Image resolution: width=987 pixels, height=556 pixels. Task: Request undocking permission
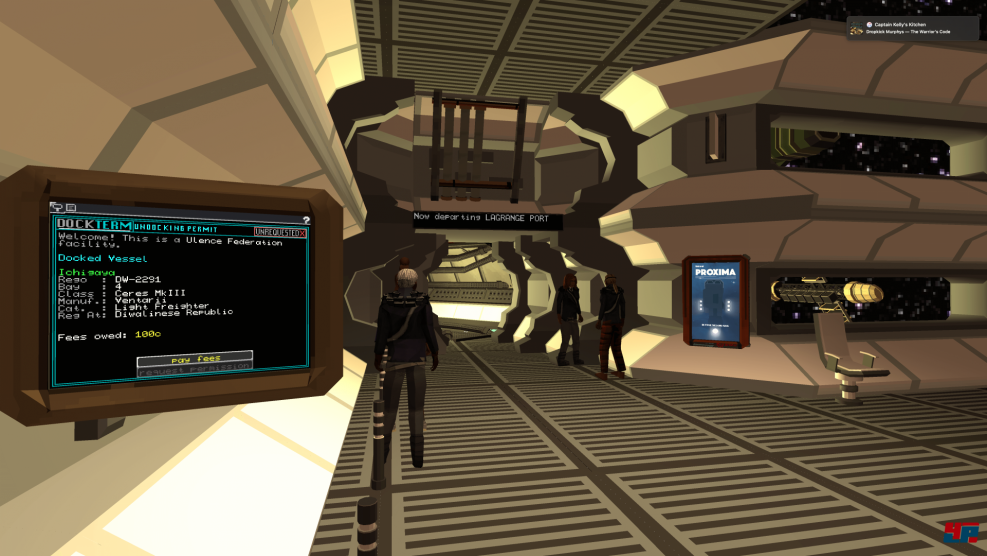click(x=194, y=369)
